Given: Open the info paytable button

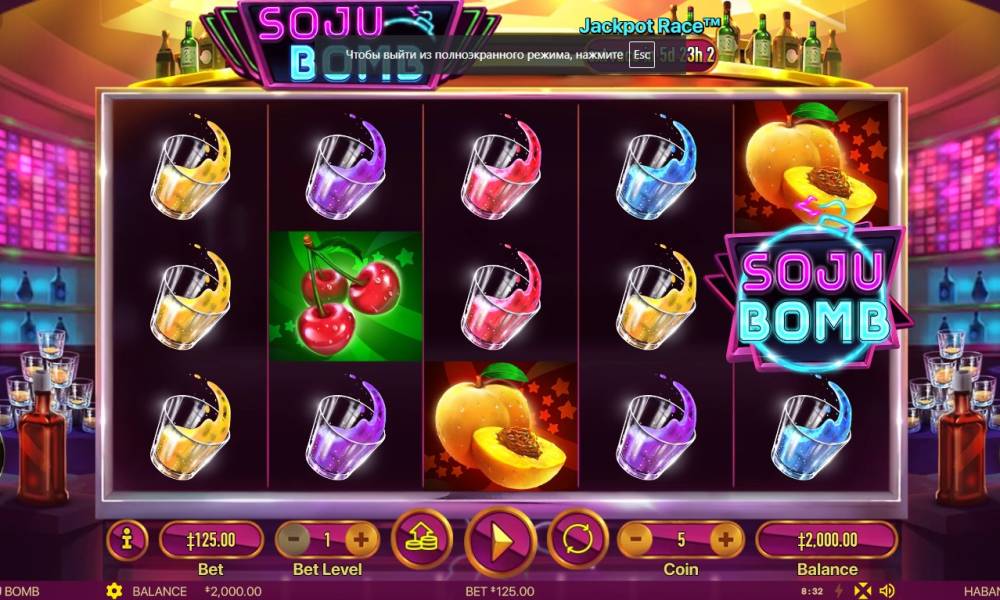Looking at the screenshot, I should pos(127,540).
